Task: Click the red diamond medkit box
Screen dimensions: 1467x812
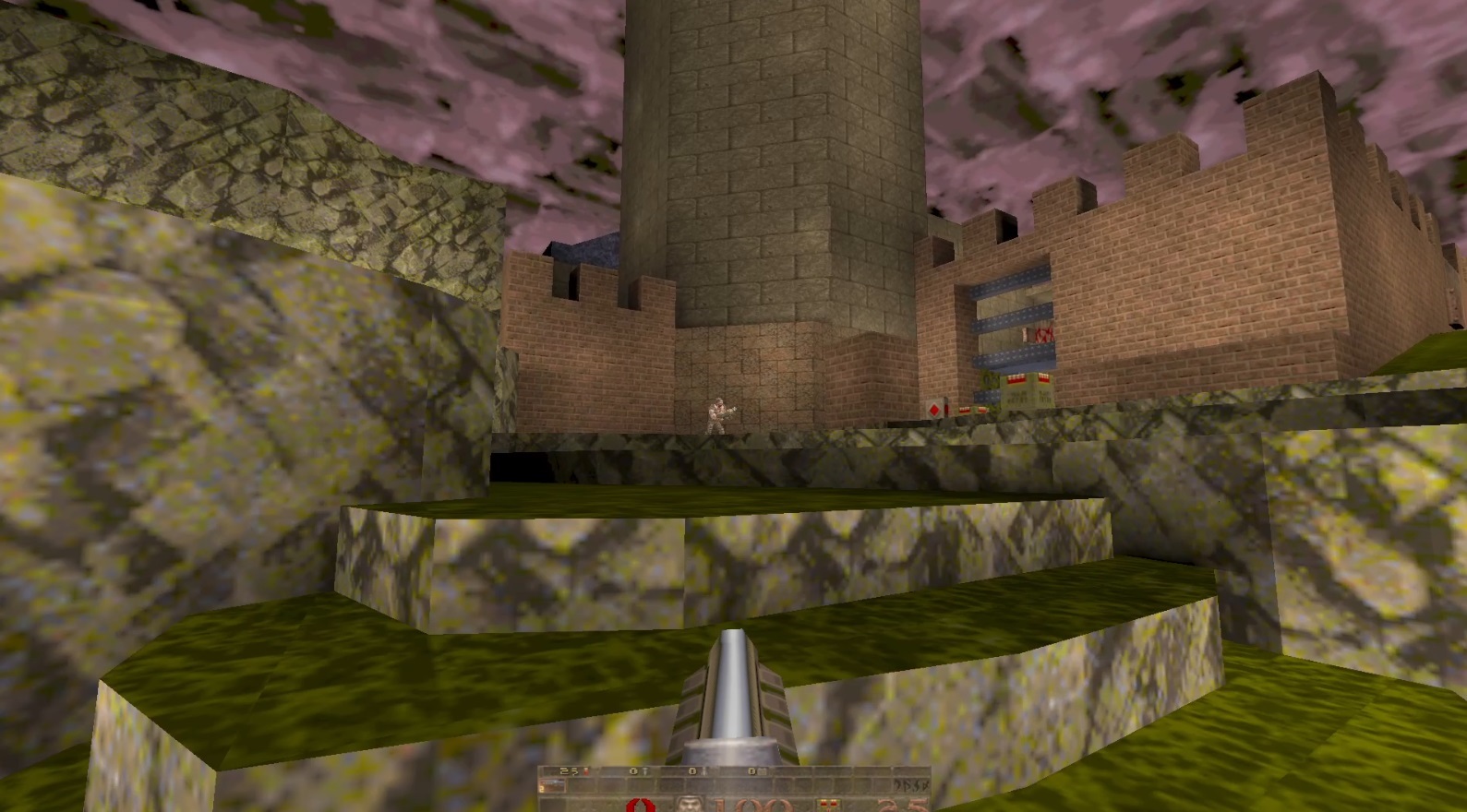Action: (935, 409)
